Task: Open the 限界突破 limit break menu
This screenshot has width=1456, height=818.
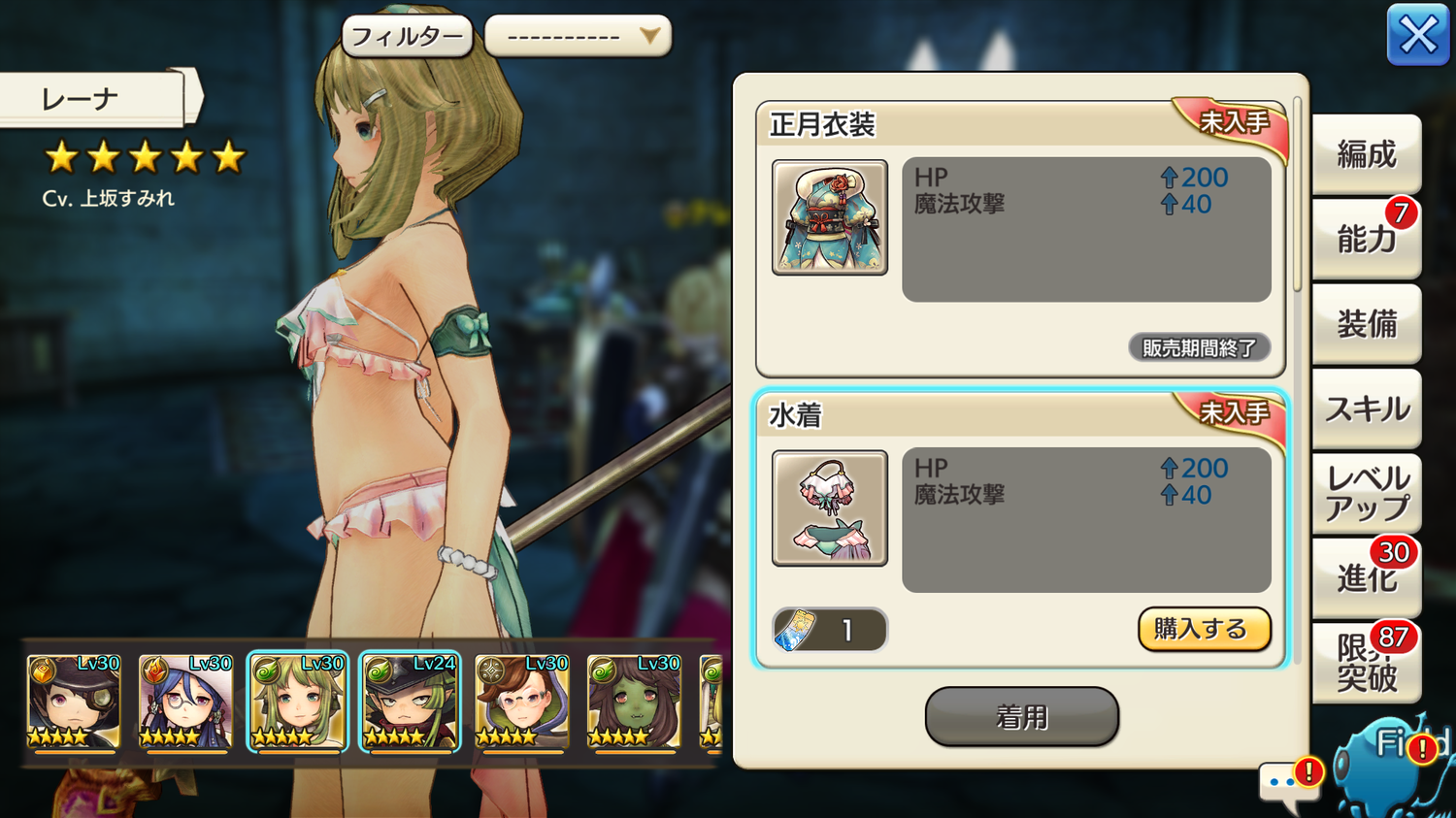Action: [x=1366, y=663]
